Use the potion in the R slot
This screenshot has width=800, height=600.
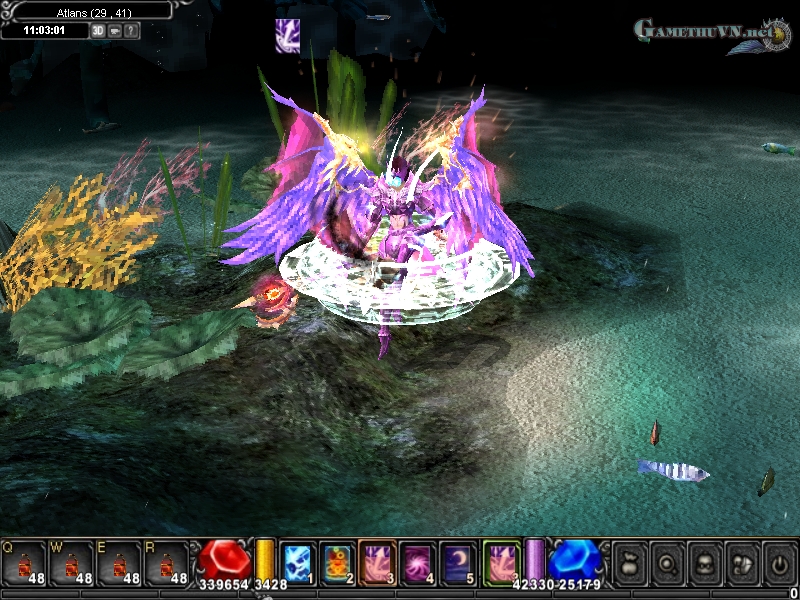pyautogui.click(x=168, y=562)
